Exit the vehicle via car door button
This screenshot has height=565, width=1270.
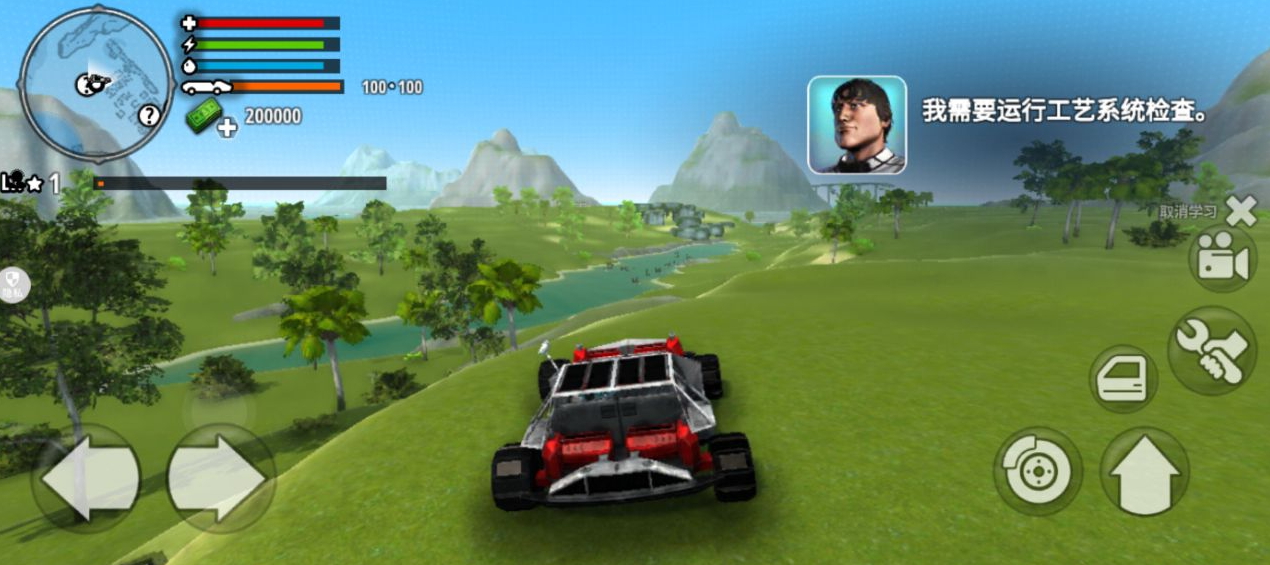1123,379
